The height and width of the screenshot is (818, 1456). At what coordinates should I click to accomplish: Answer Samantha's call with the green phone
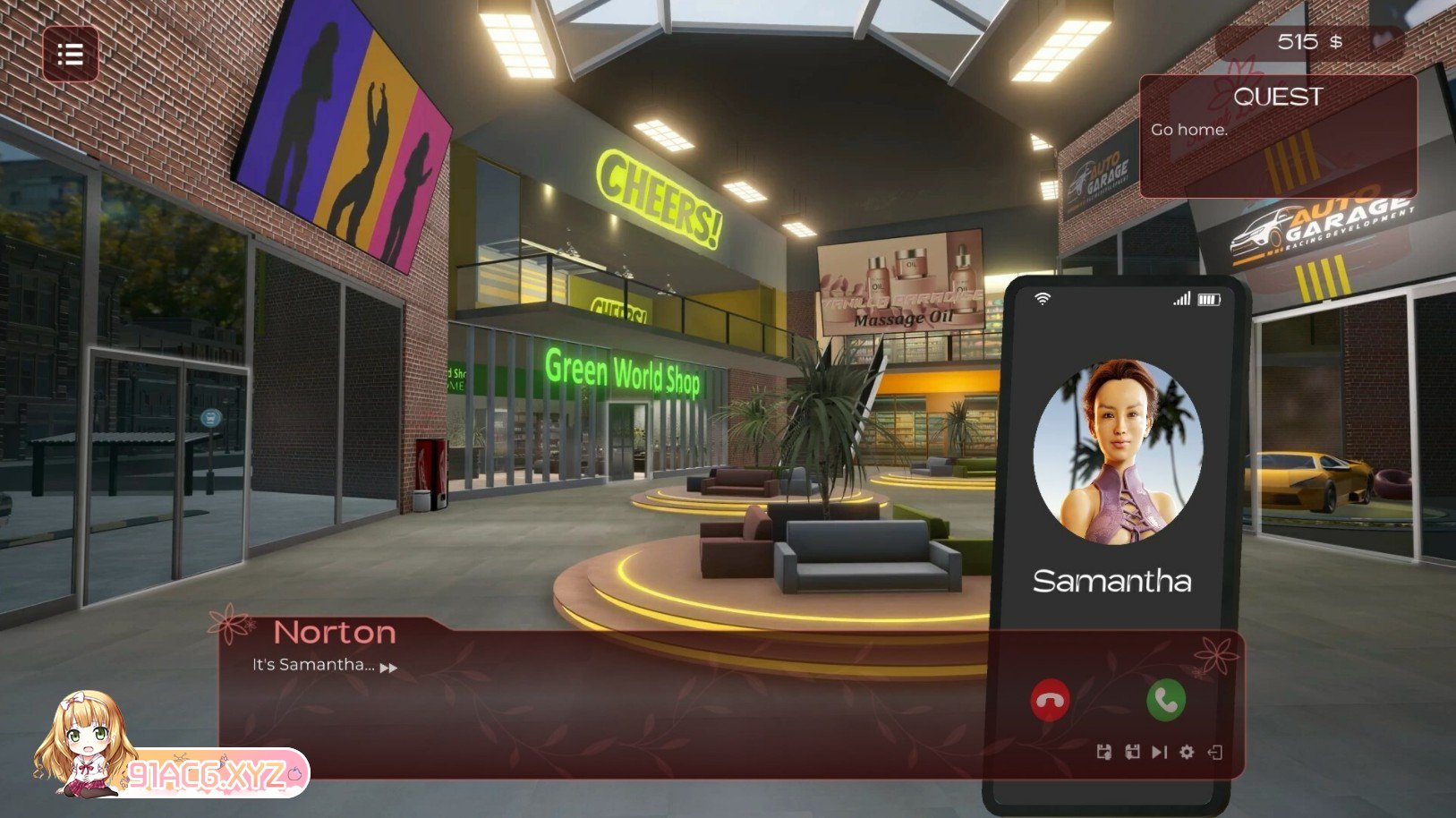(1165, 700)
